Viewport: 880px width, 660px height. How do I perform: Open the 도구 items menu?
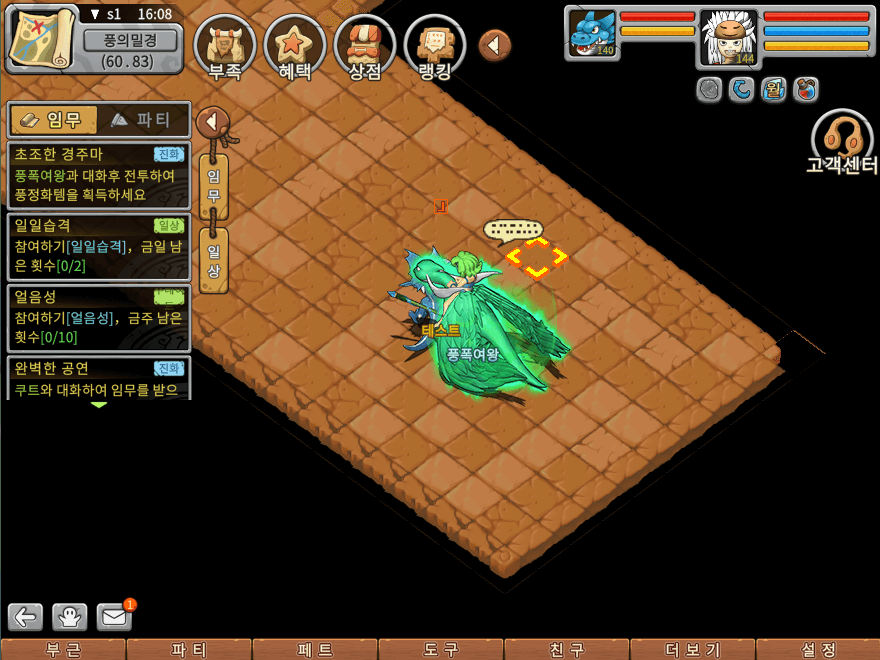(441, 650)
